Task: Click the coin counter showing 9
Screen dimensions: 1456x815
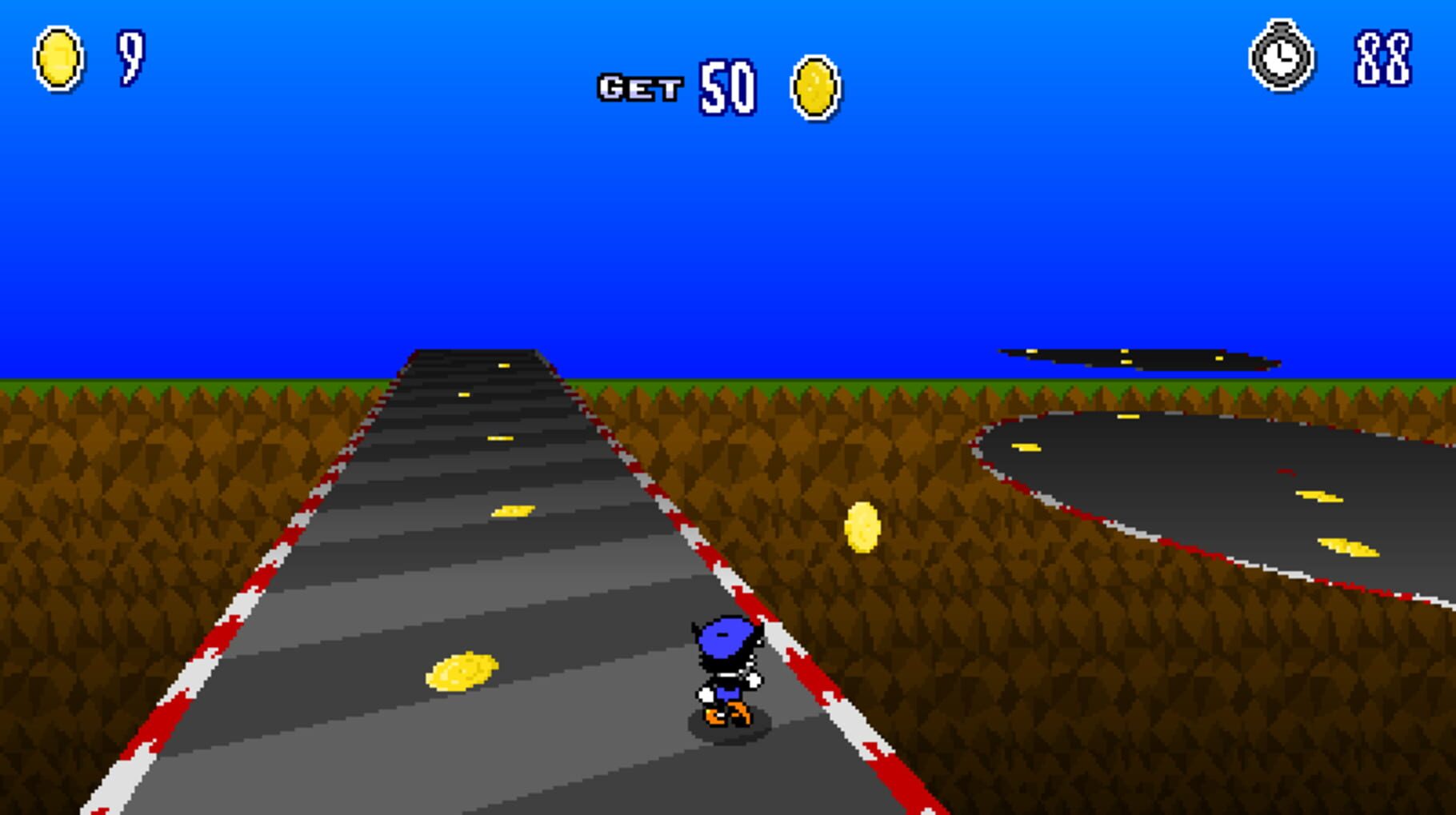Action: coord(130,58)
